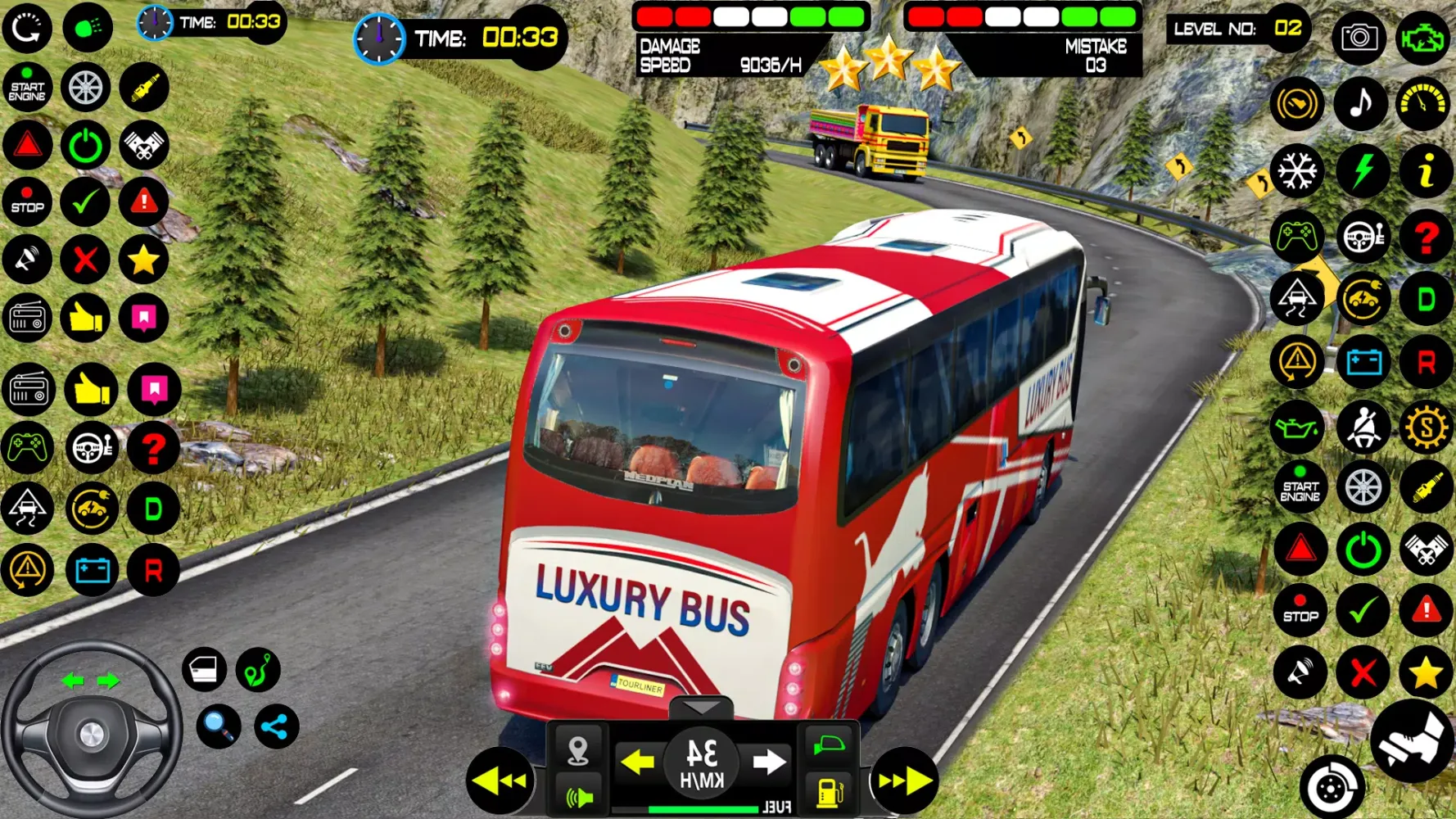Select the green lightning bolt icon

pyautogui.click(x=1363, y=171)
